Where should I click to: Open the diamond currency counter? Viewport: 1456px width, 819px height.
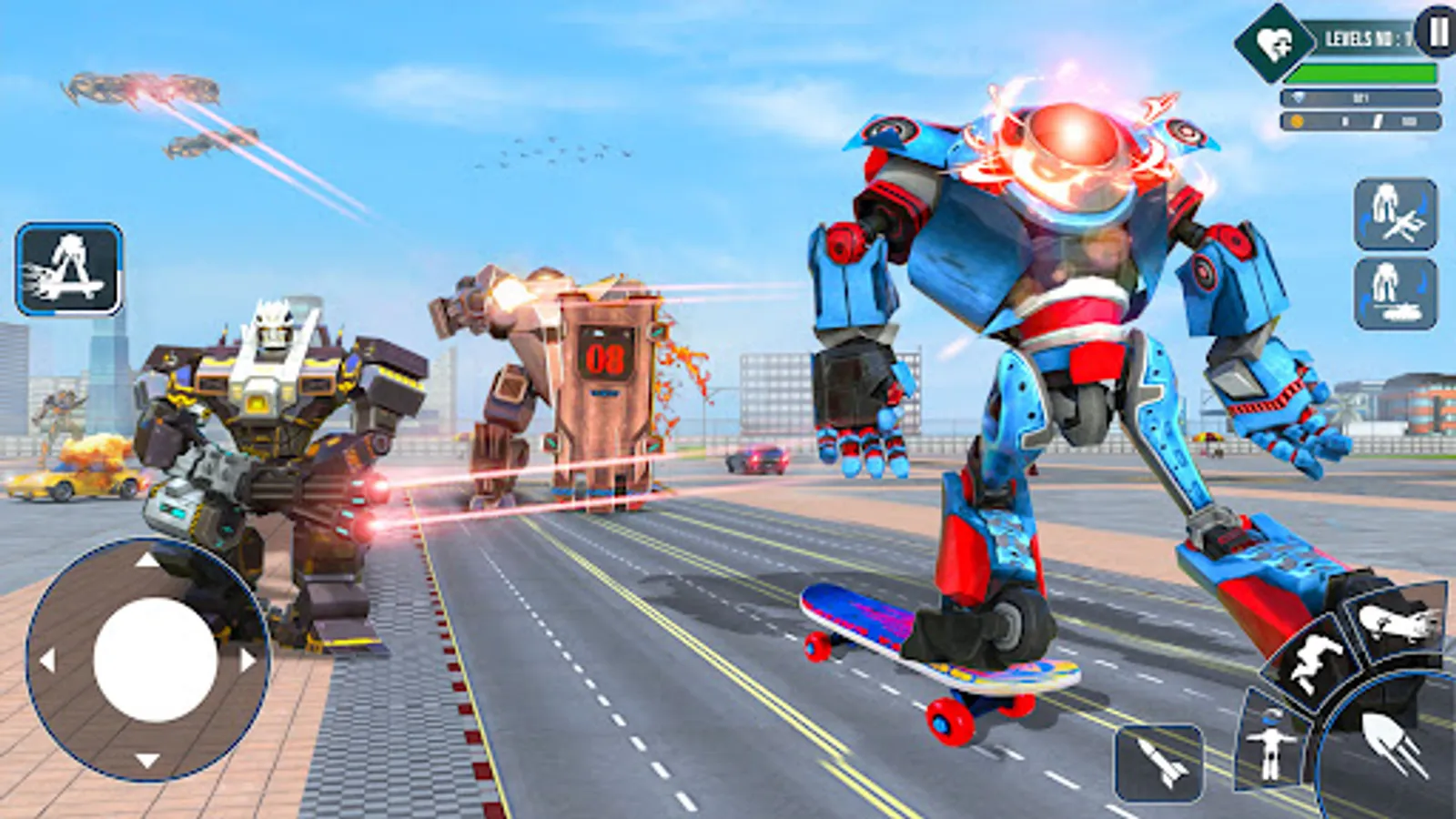[1359, 96]
